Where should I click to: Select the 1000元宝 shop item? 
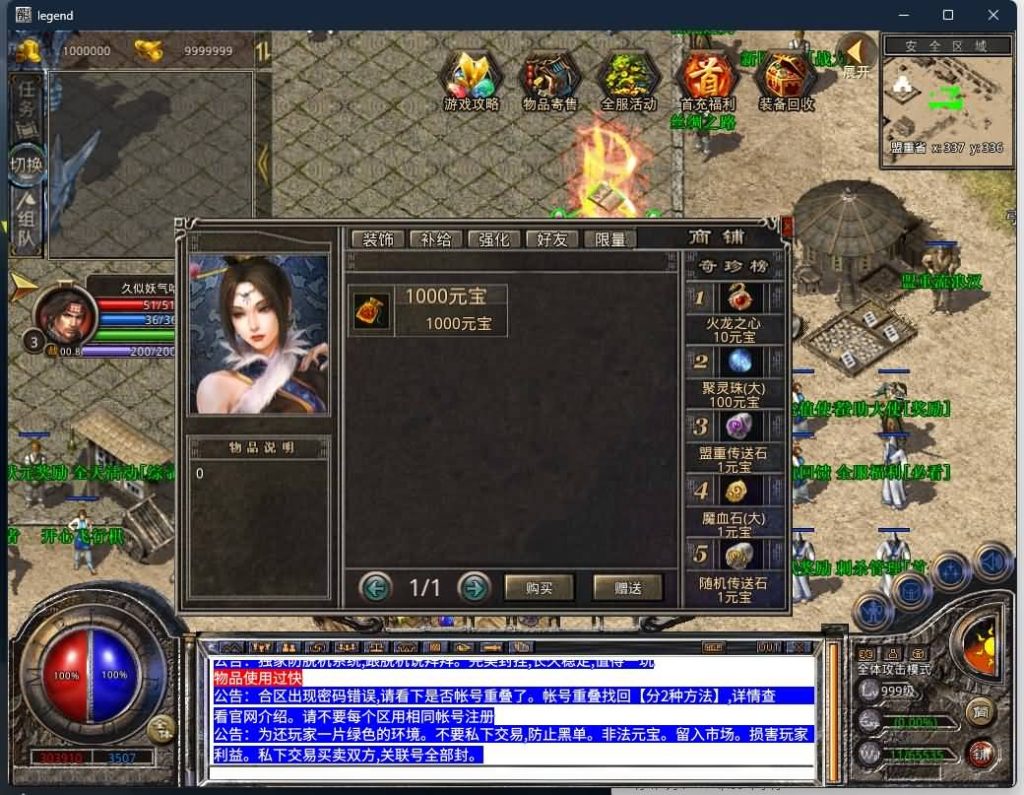click(x=428, y=310)
